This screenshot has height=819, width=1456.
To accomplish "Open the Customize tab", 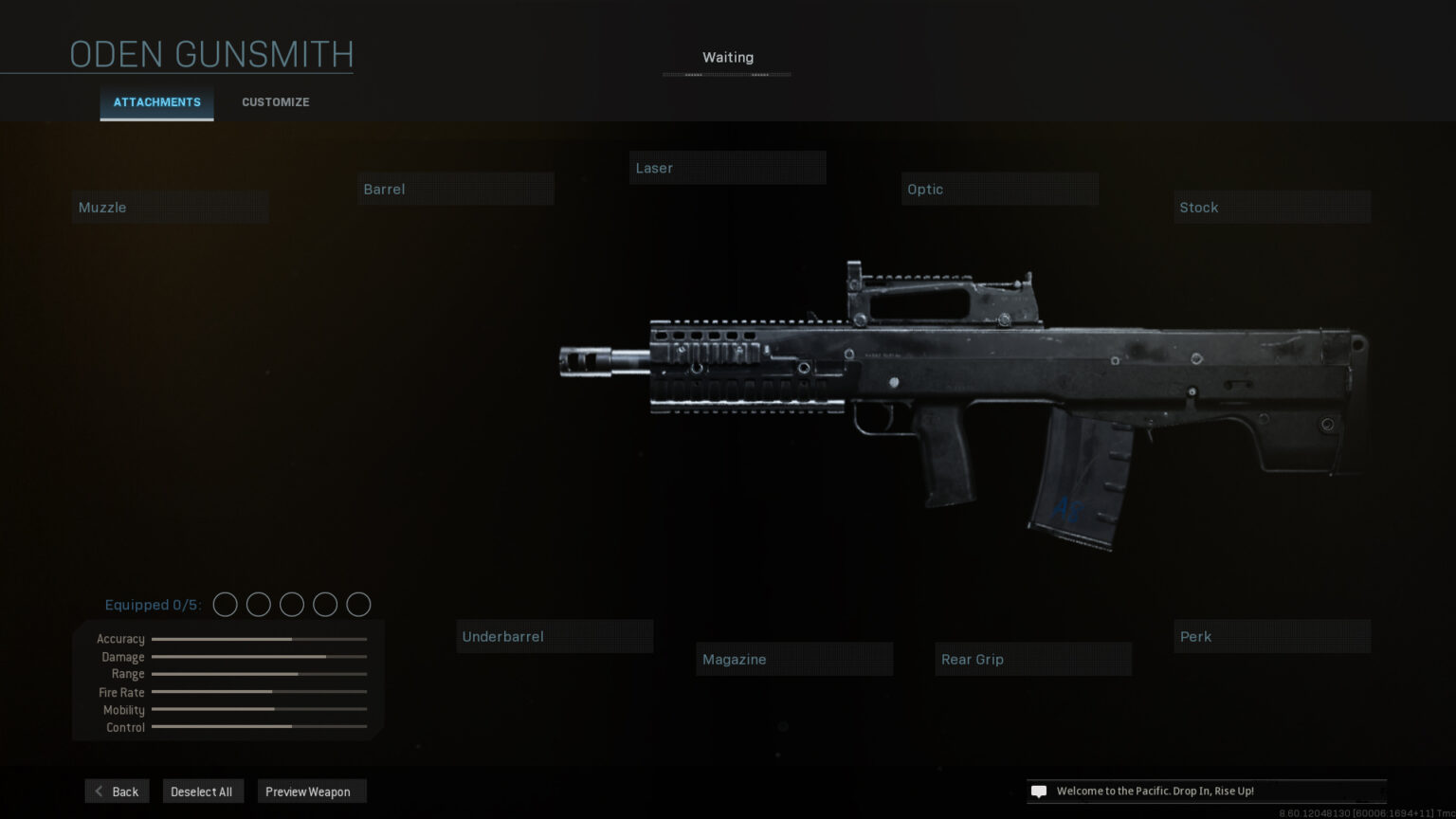I will click(x=275, y=102).
